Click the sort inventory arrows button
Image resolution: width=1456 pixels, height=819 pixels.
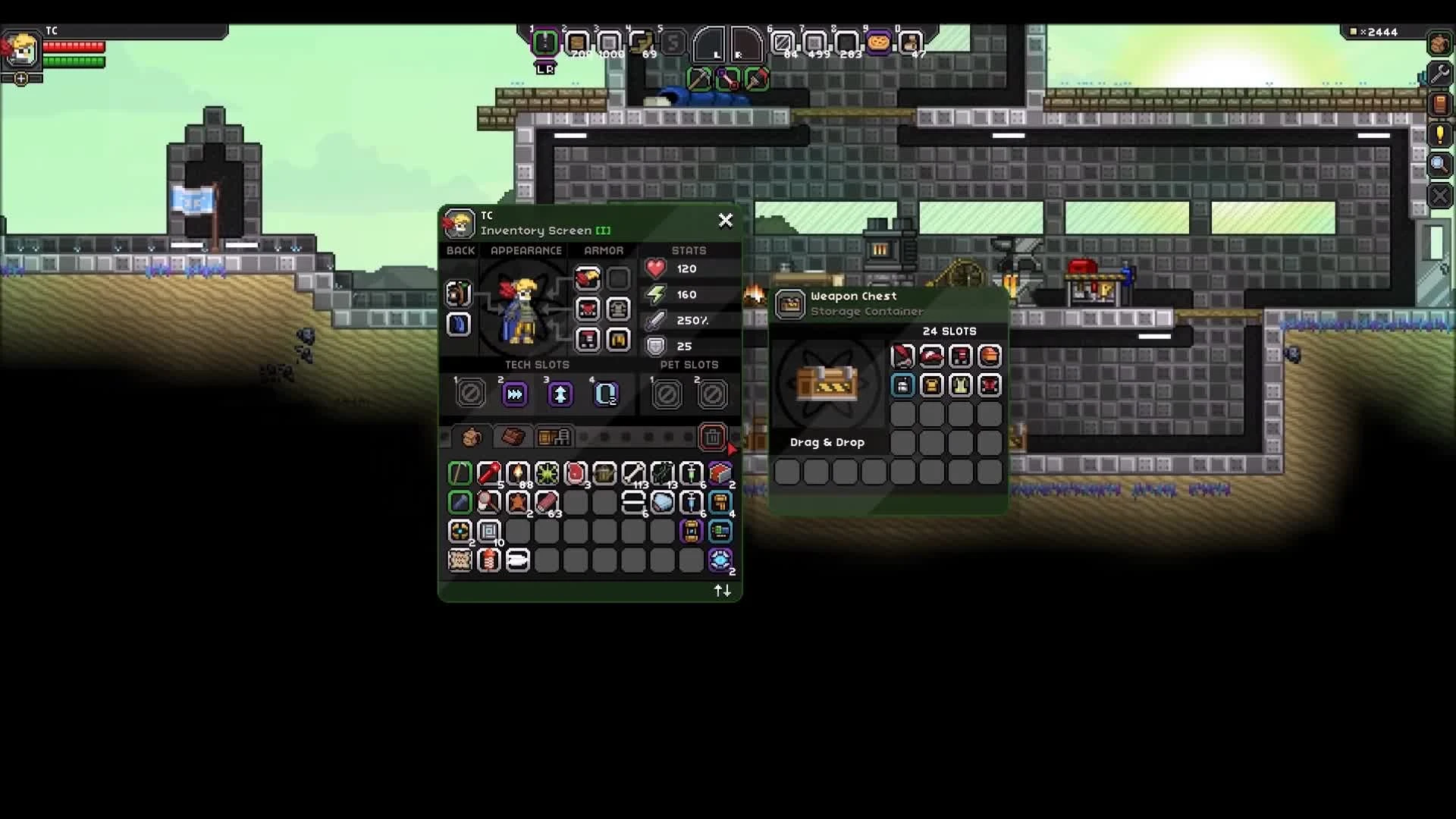coord(721,591)
